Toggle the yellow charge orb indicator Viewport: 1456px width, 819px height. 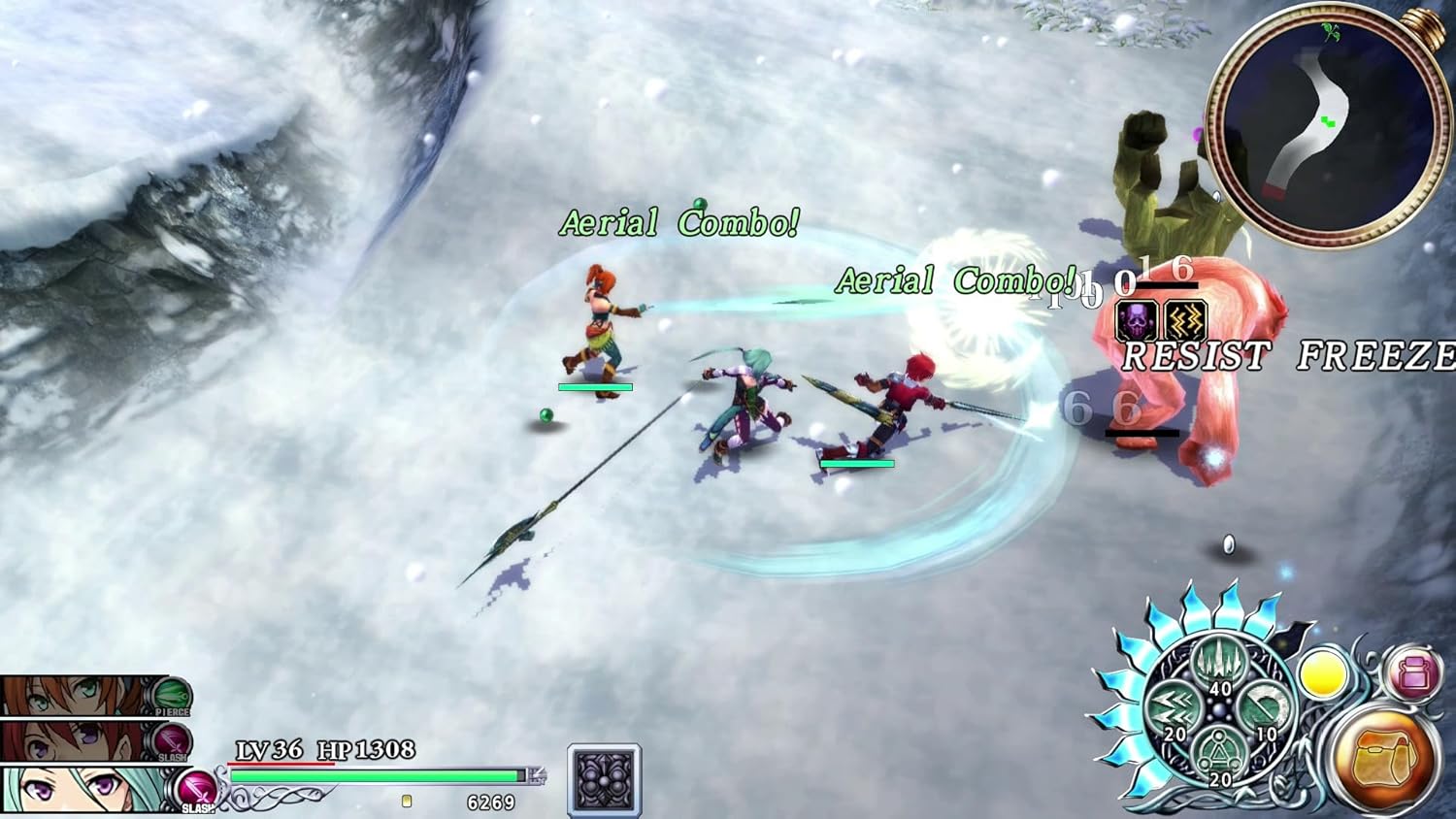click(1324, 673)
